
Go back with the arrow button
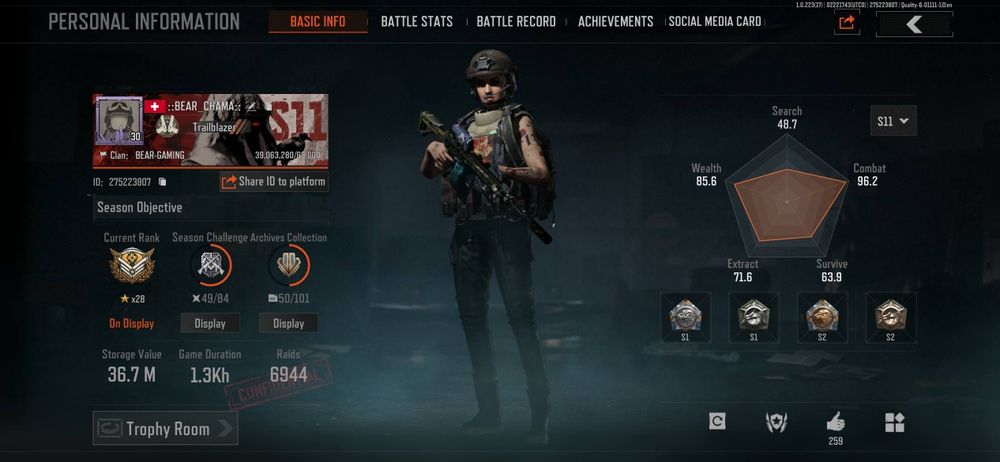[914, 24]
